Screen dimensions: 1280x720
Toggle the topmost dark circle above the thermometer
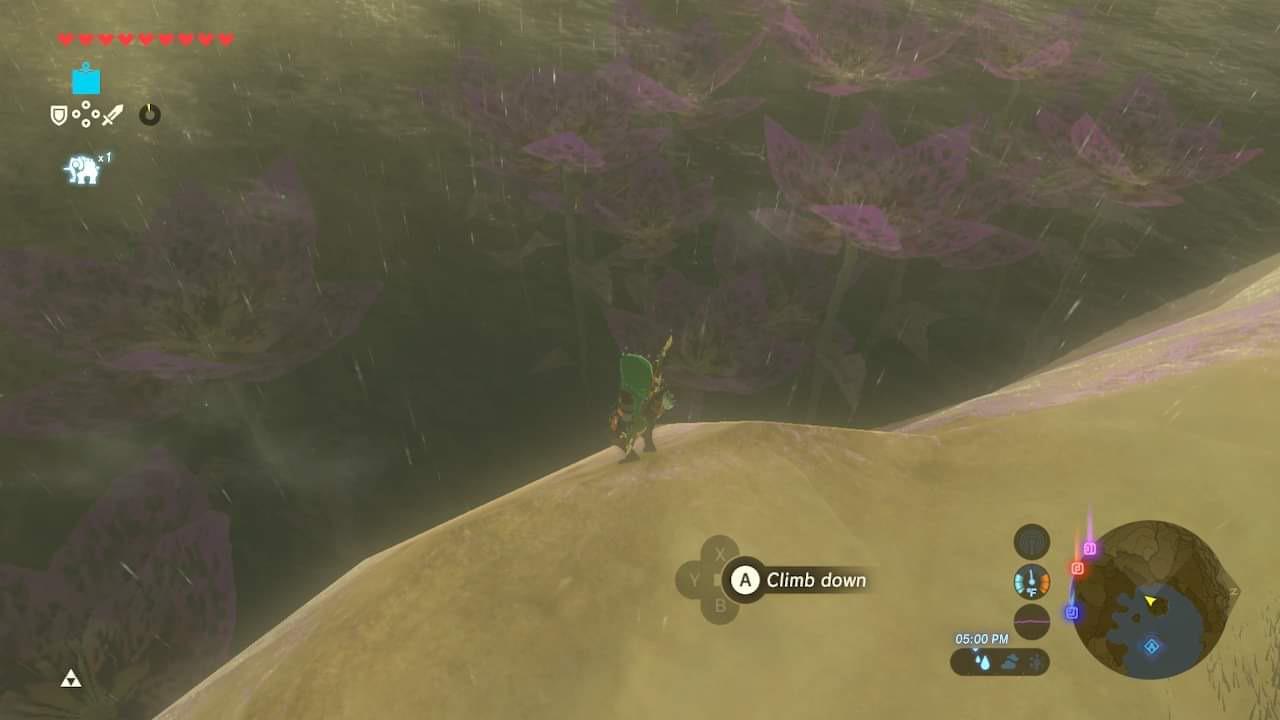point(1032,541)
